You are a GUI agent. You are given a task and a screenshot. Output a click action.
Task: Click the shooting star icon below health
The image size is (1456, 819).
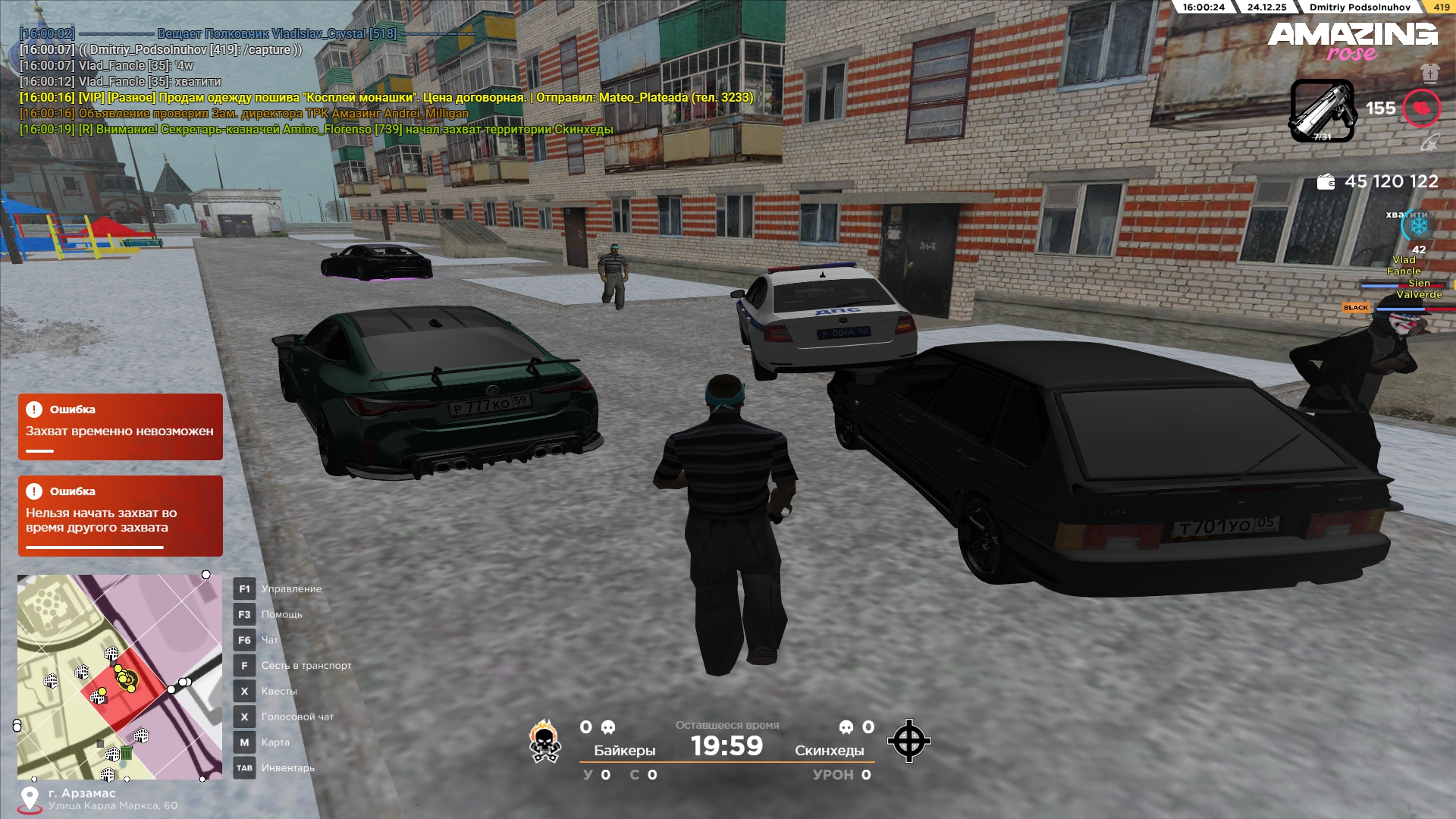[1429, 143]
